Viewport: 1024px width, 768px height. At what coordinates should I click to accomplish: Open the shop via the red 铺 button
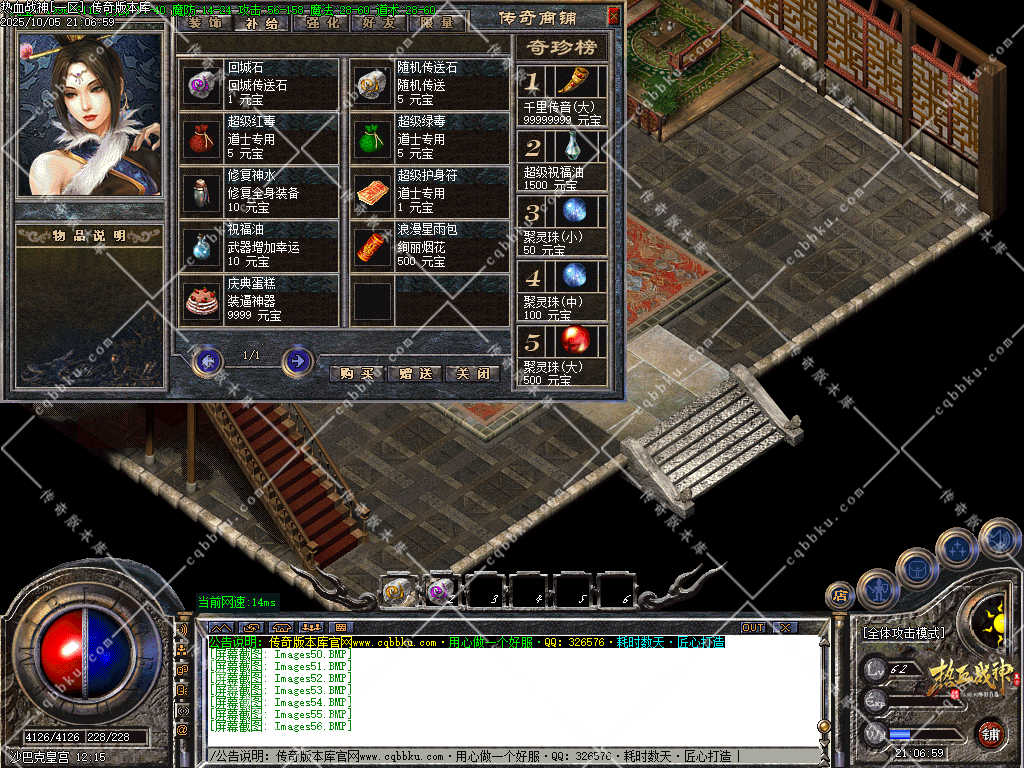tap(990, 733)
